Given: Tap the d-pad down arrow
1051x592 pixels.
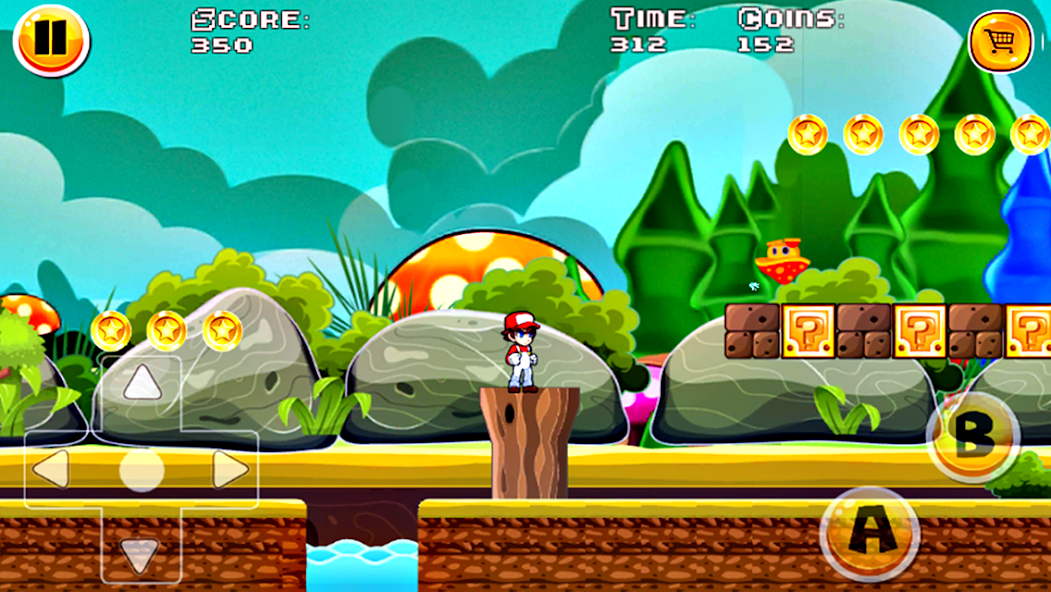Looking at the screenshot, I should click(140, 551).
